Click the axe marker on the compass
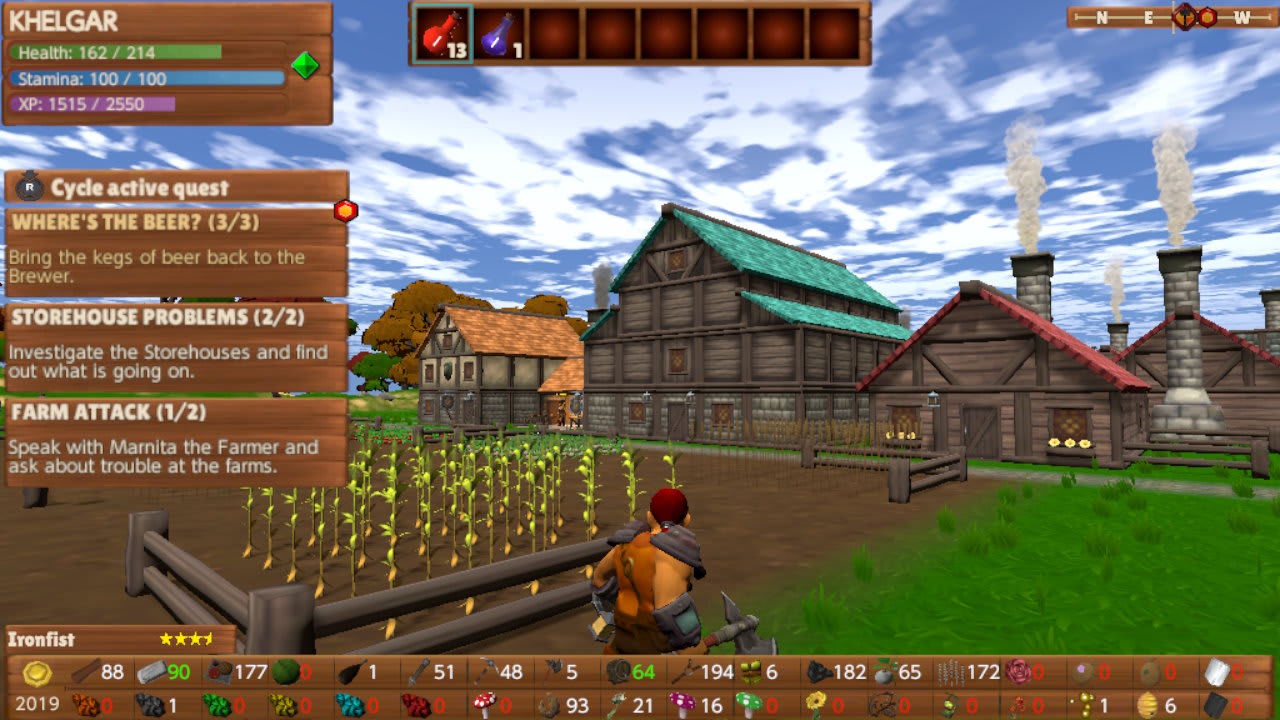Image resolution: width=1280 pixels, height=720 pixels. pyautogui.click(x=1185, y=18)
